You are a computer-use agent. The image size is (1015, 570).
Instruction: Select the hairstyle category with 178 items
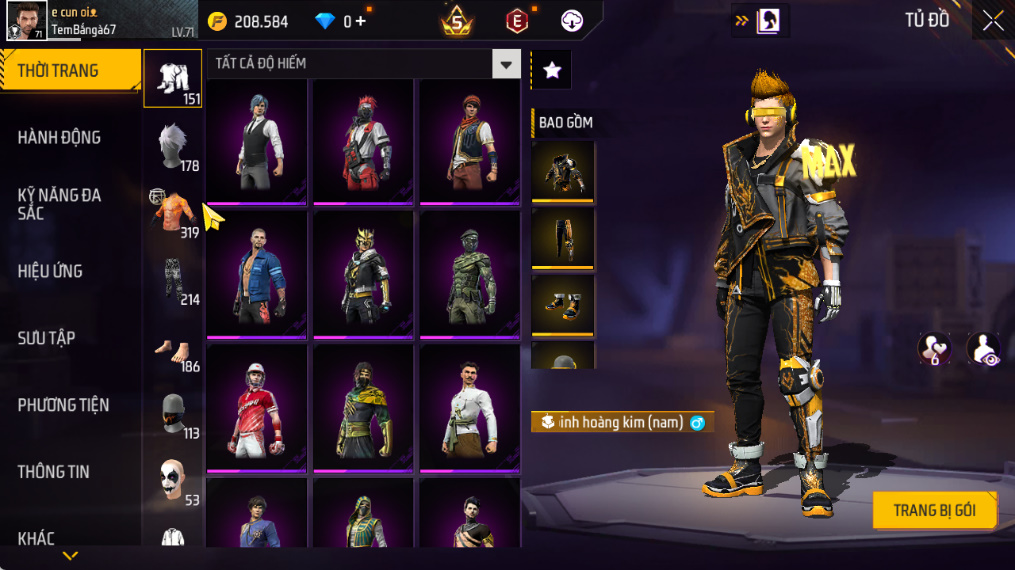pyautogui.click(x=173, y=147)
